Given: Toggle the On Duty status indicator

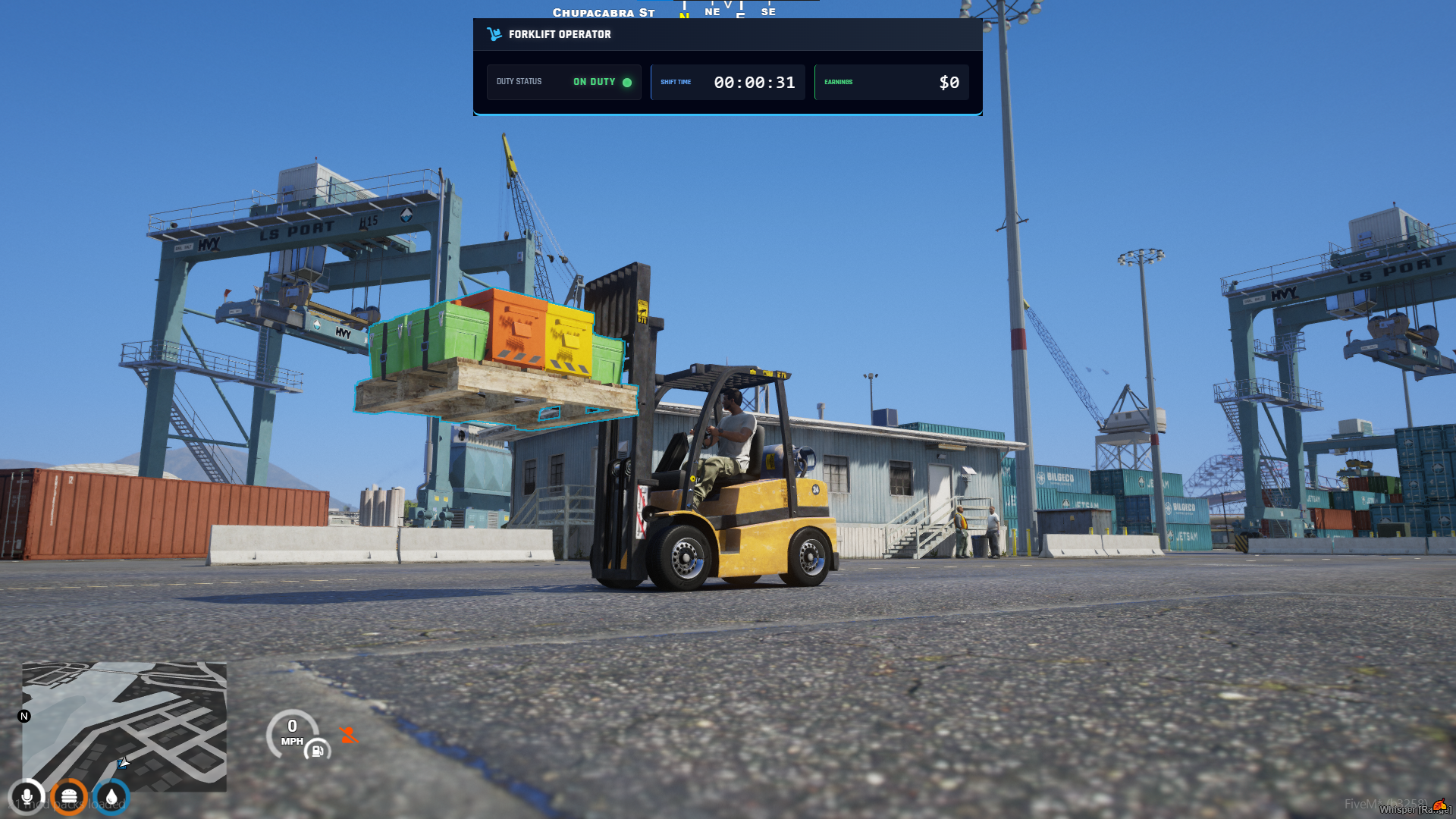Looking at the screenshot, I should coord(626,82).
